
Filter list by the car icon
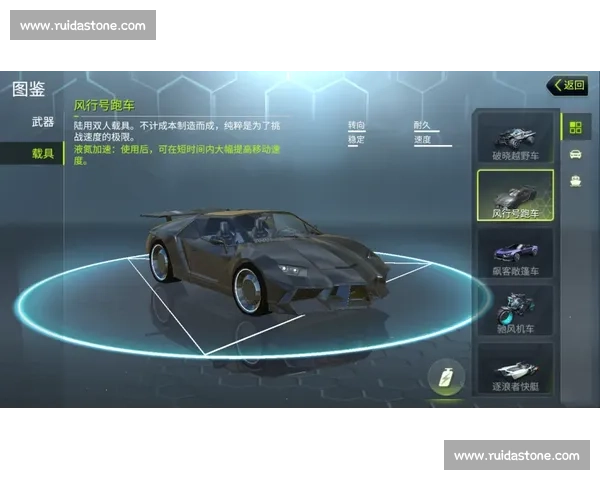(x=575, y=154)
